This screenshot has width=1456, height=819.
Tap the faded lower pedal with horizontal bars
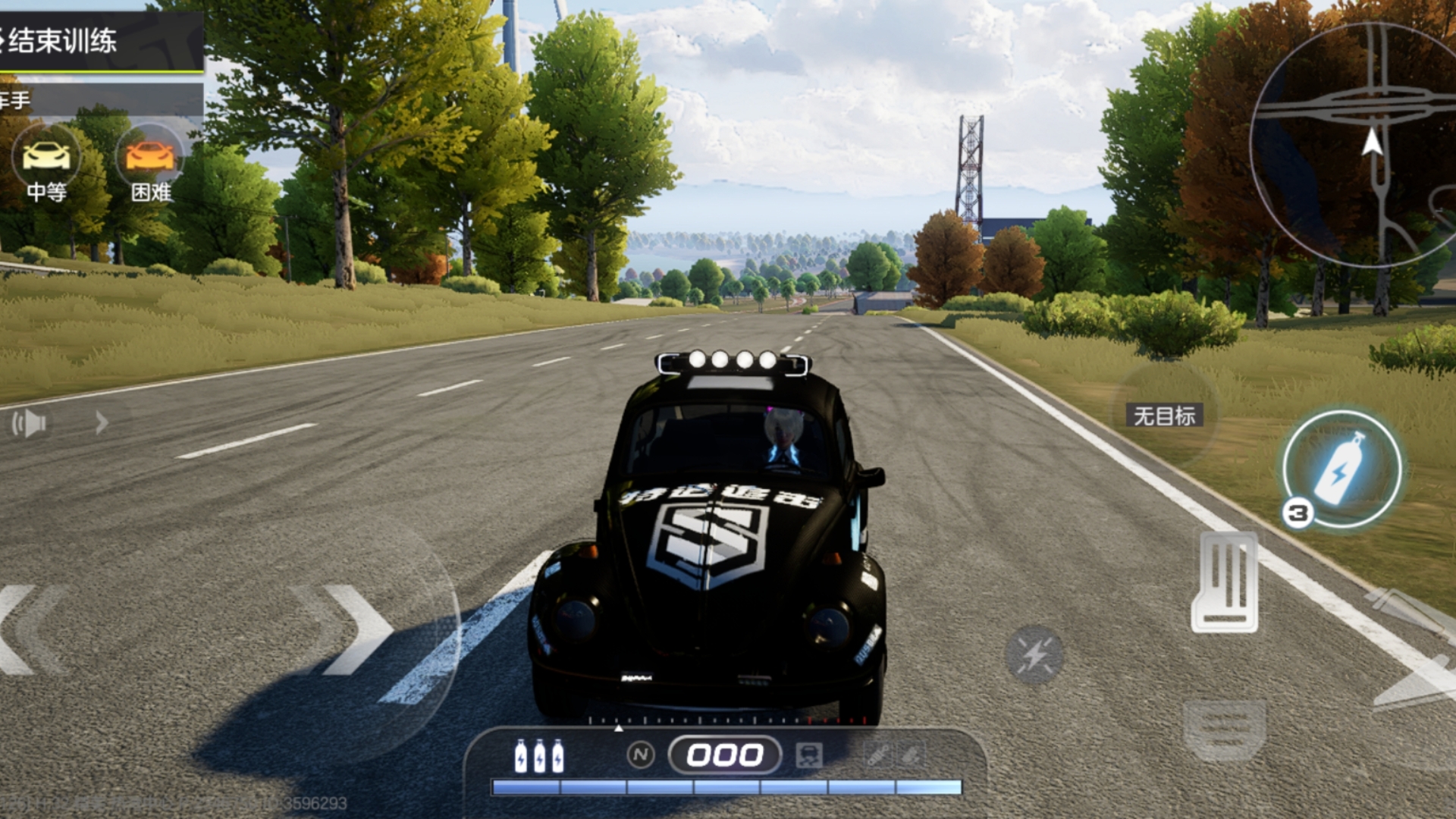point(1224,730)
